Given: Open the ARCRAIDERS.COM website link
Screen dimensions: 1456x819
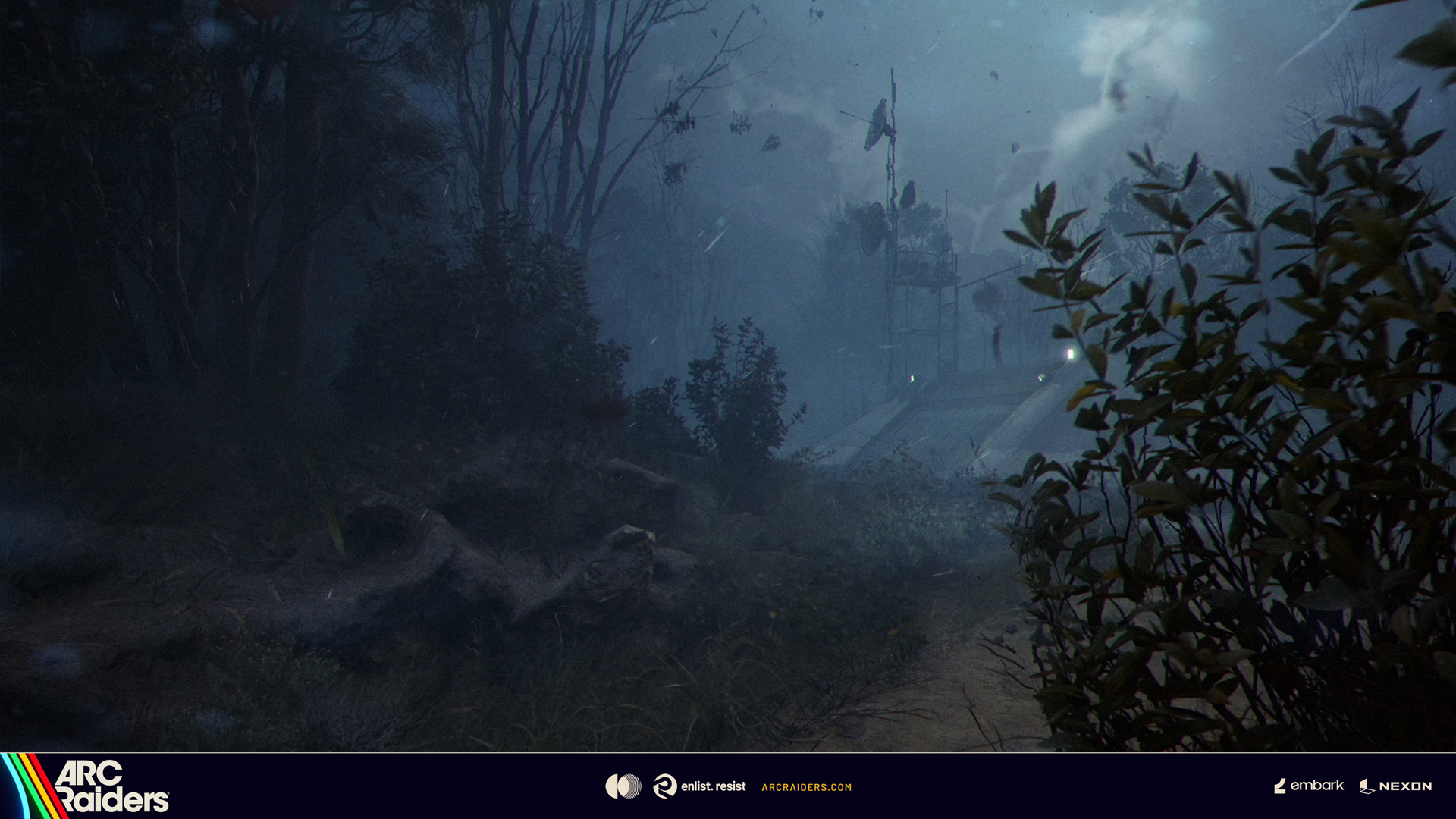Looking at the screenshot, I should pos(806,787).
